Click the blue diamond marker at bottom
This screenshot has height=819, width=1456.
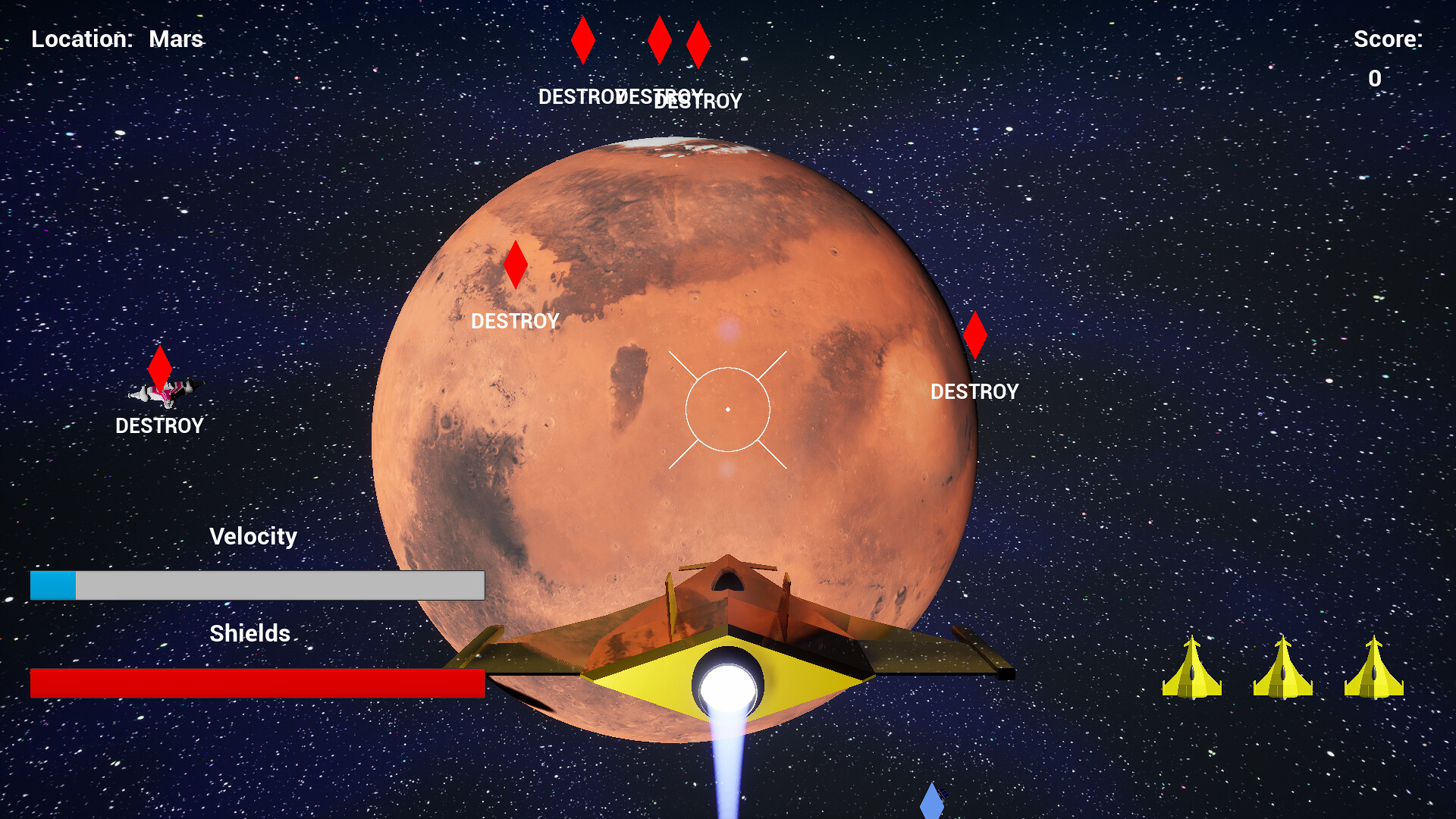(x=931, y=804)
